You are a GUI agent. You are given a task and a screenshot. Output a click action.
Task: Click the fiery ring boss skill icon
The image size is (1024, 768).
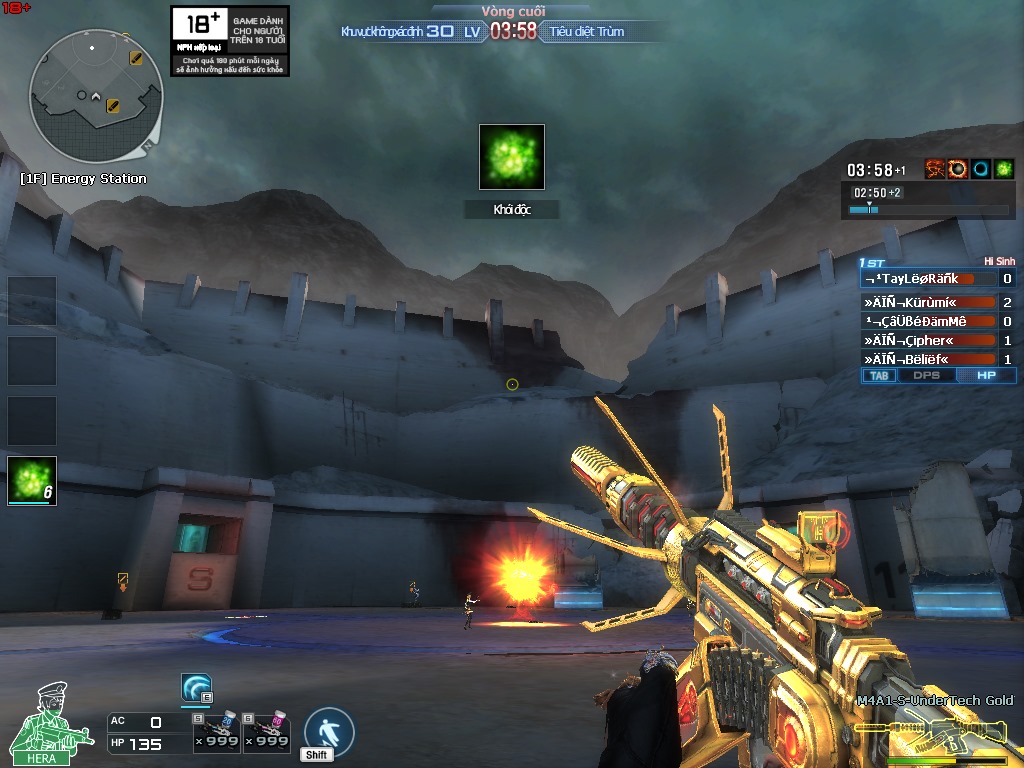coord(958,169)
